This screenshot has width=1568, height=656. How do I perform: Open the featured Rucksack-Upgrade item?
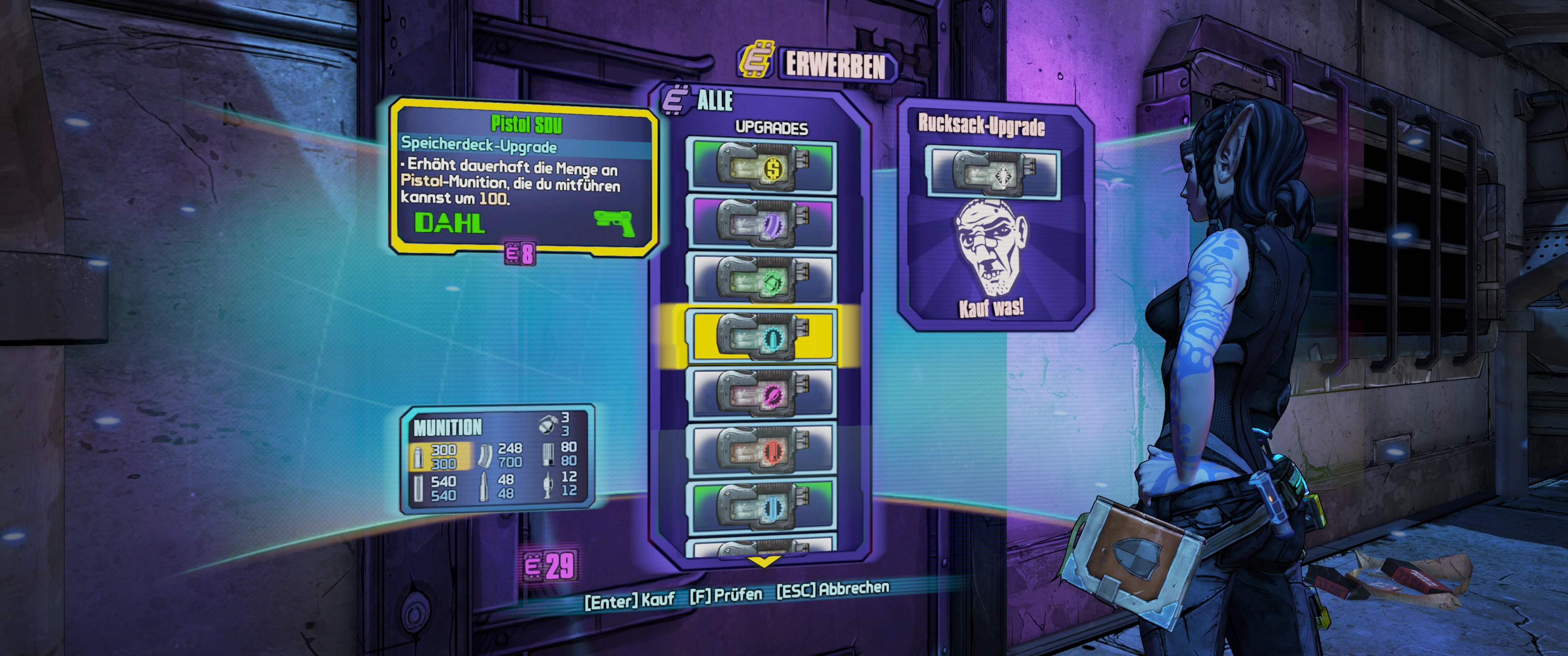(993, 174)
